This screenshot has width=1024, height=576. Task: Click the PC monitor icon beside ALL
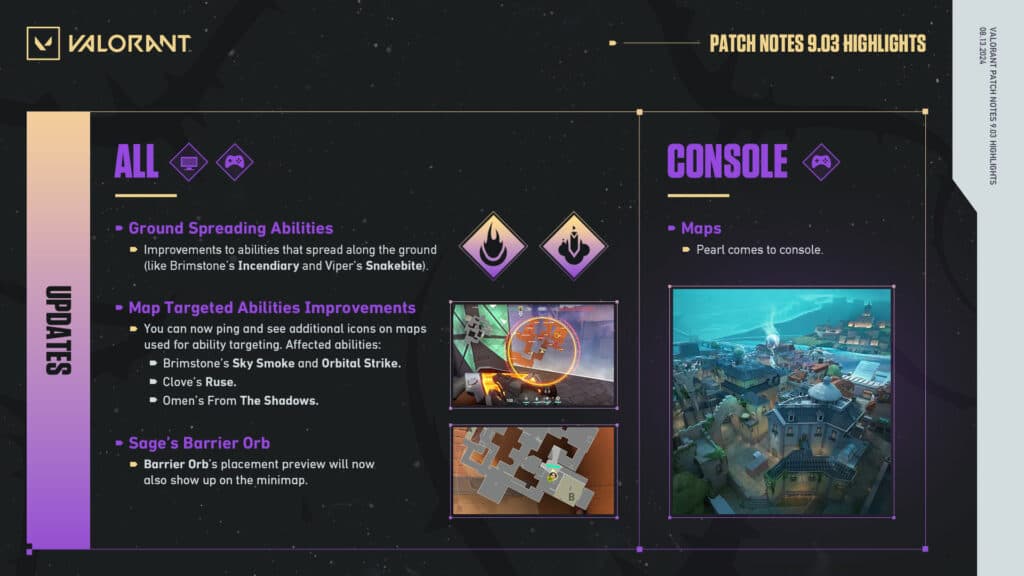[x=188, y=161]
